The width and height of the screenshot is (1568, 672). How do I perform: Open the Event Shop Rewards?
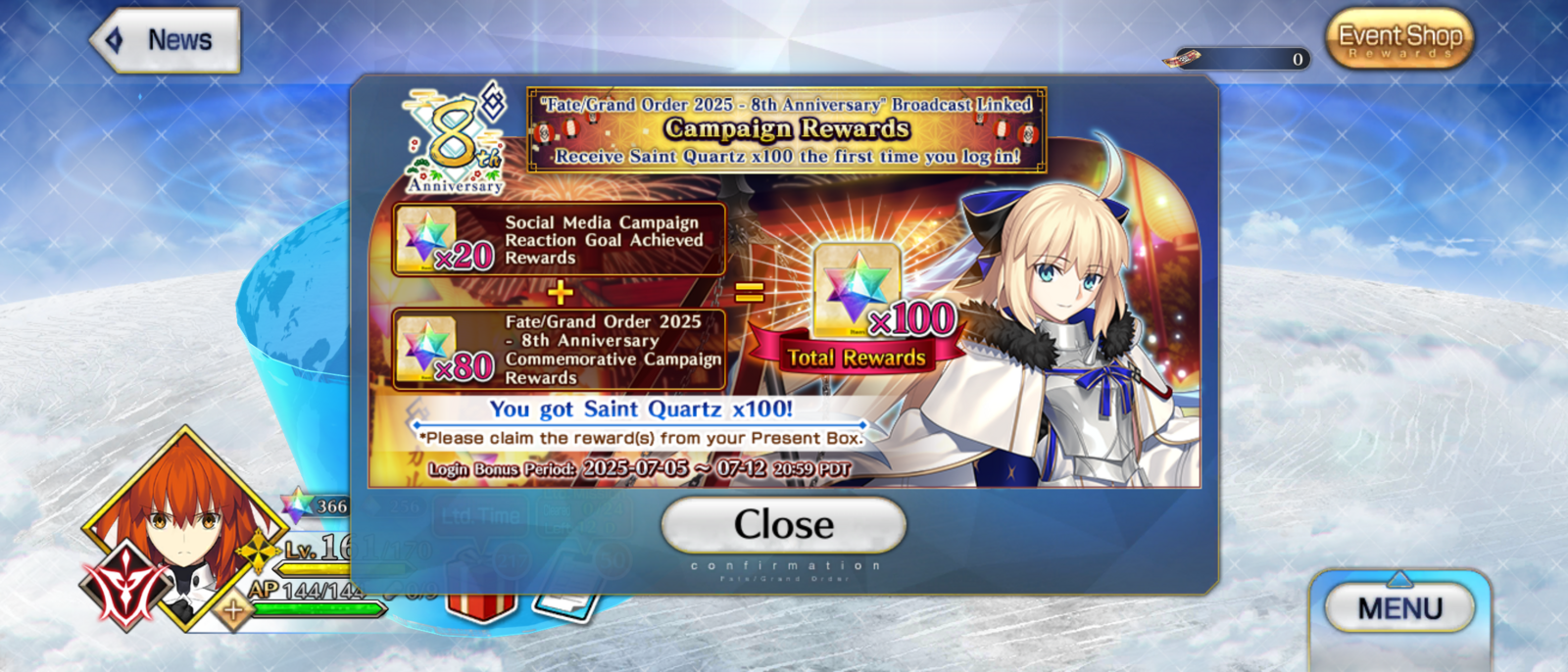coord(1399,39)
